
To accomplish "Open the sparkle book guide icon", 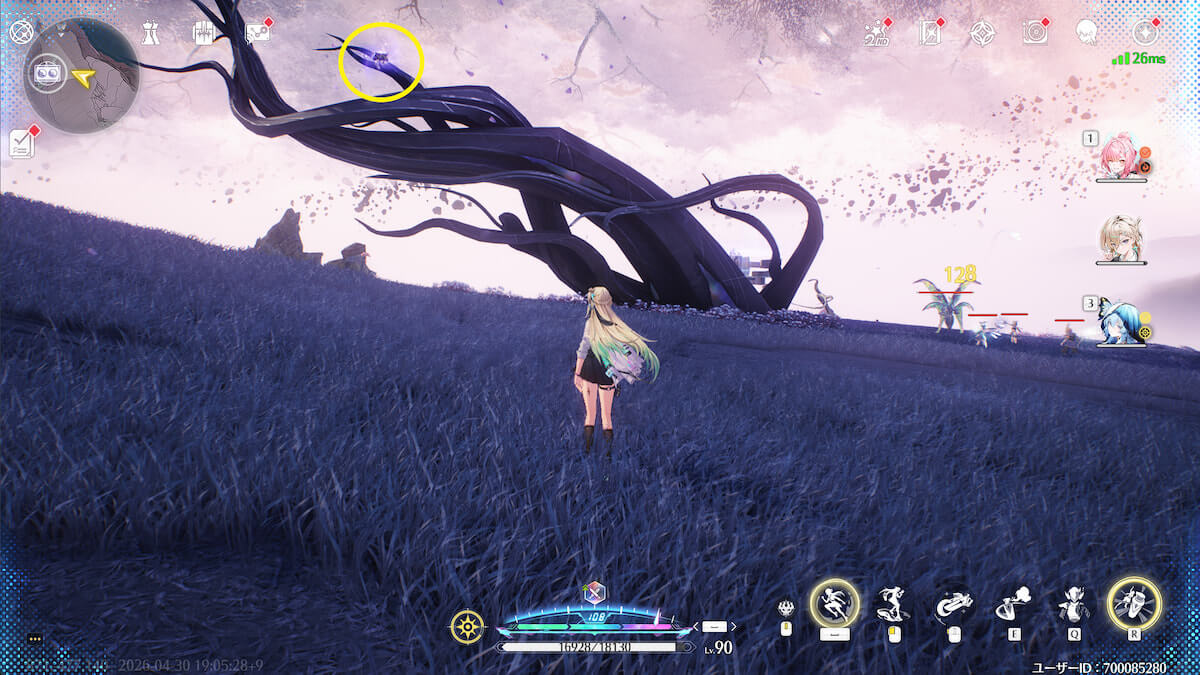I will coord(930,33).
